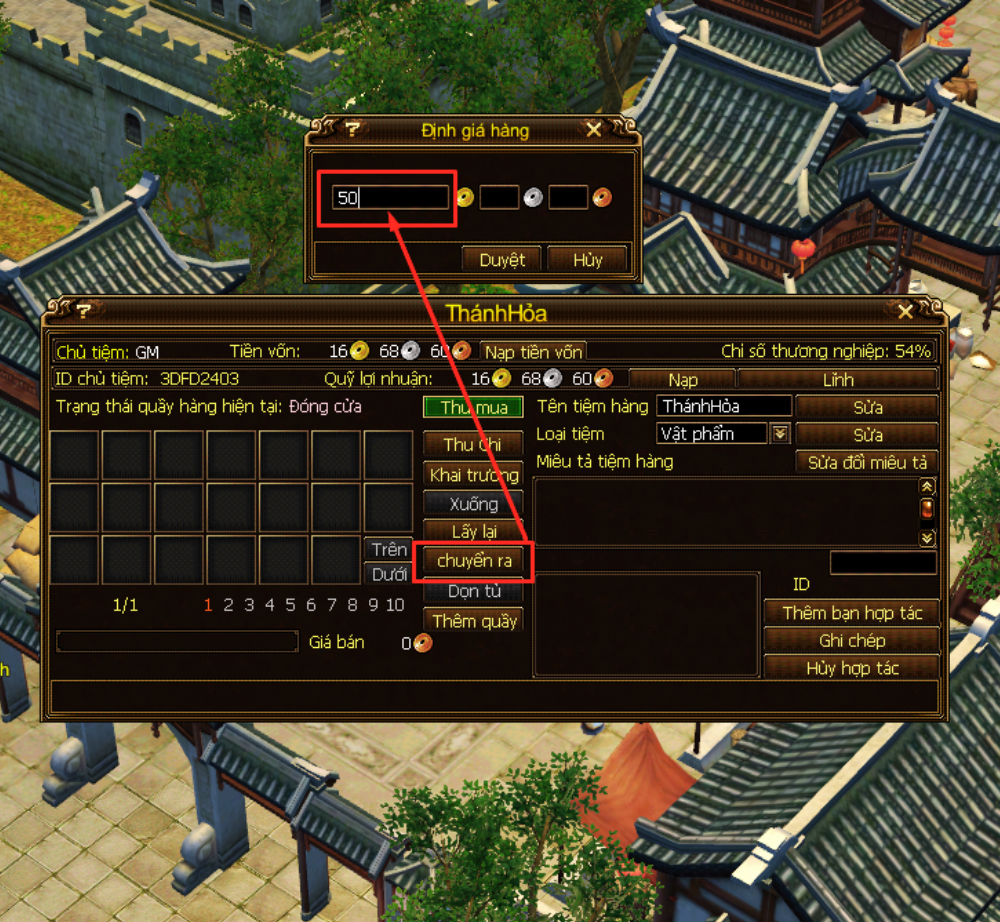This screenshot has height=922, width=1000.
Task: Withdraw profit with the Lĩnh button
Action: (837, 380)
